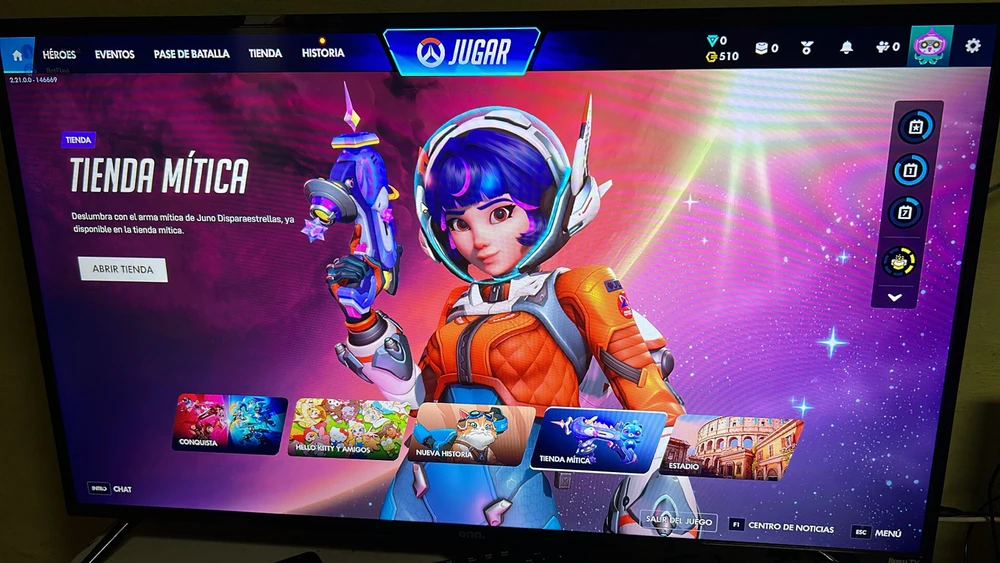Open the star calendar challenge icon
The image size is (1000, 563).
pyautogui.click(x=915, y=127)
